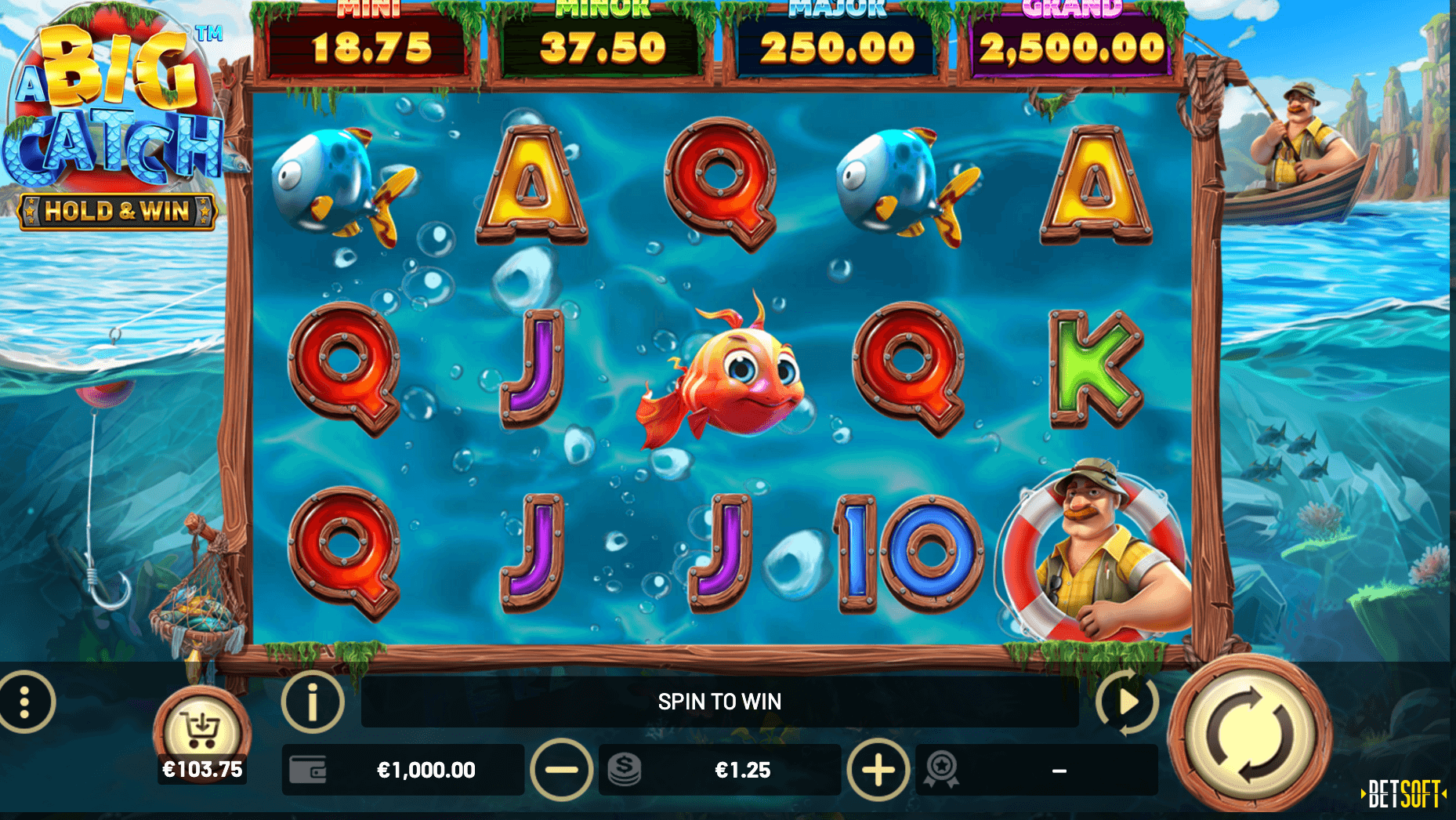Open the three-dot menu
The width and height of the screenshot is (1456, 820).
26,702
